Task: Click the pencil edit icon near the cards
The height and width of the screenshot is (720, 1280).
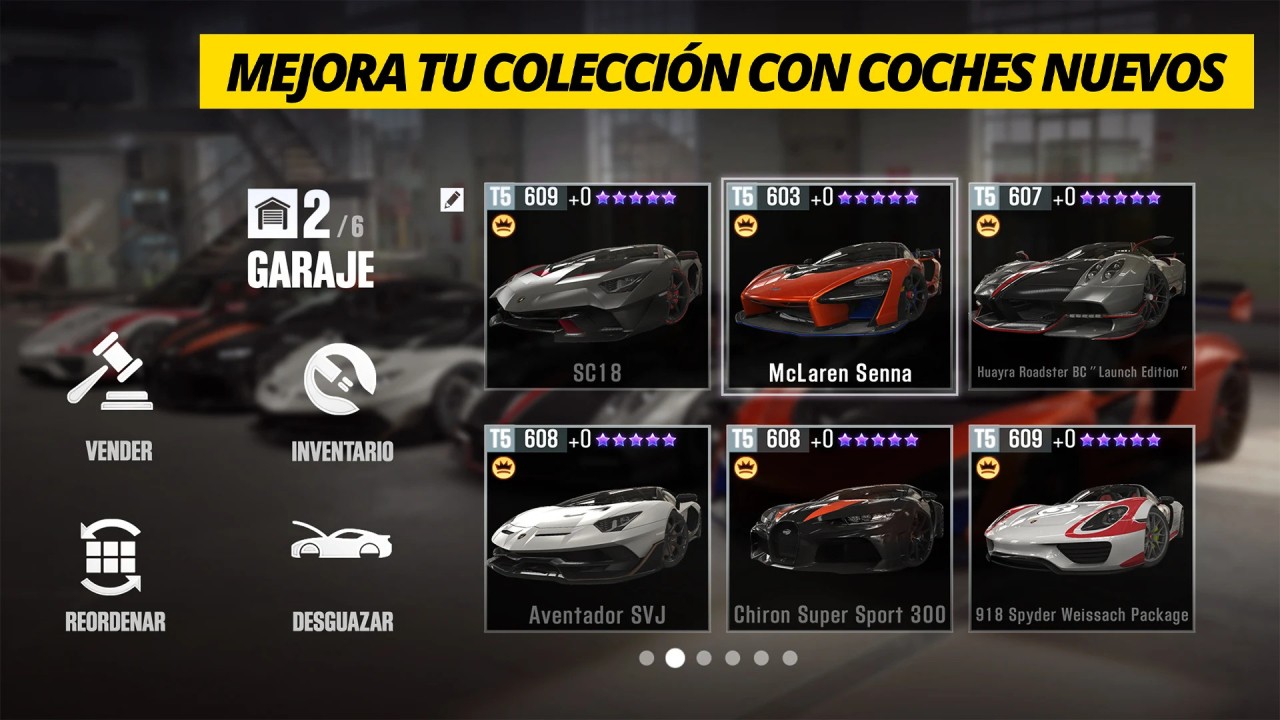Action: (452, 199)
